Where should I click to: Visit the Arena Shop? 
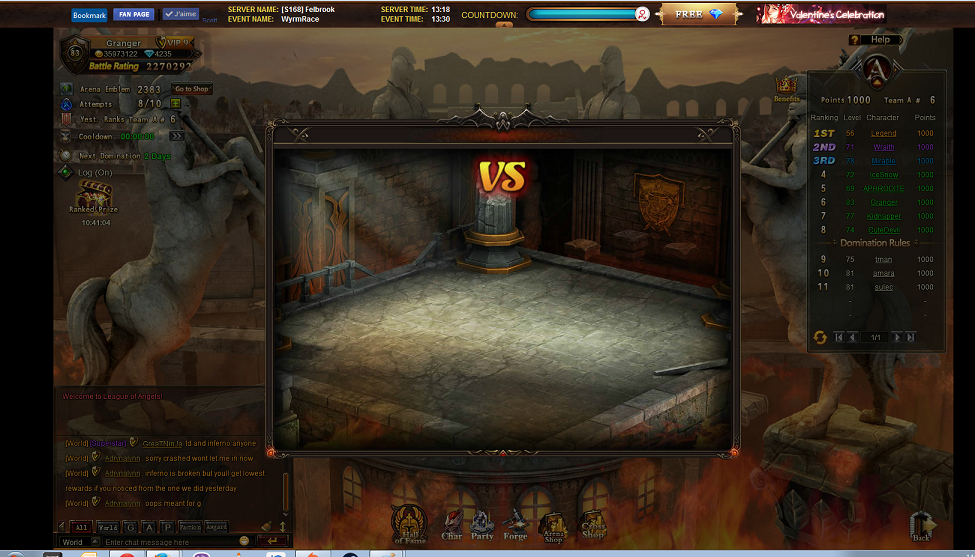pos(551,525)
